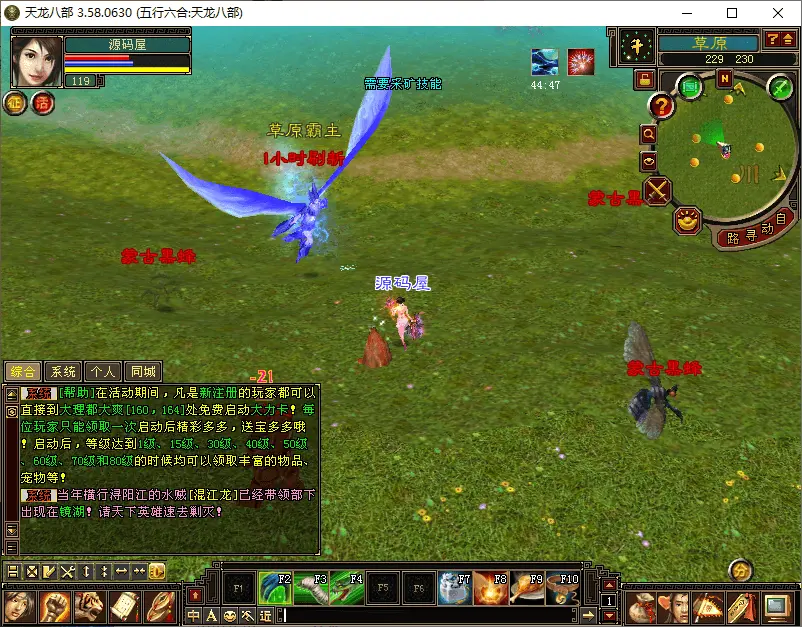
Task: Click the magnifier button beside the minimap
Action: click(648, 133)
